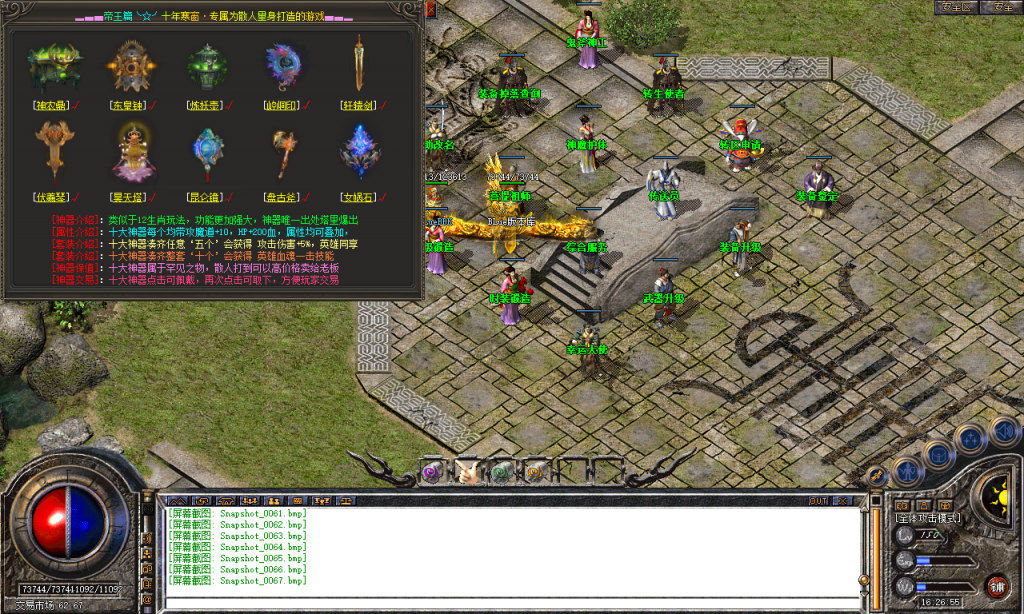Open the skills round button with stars
The image size is (1024, 614).
tap(968, 438)
